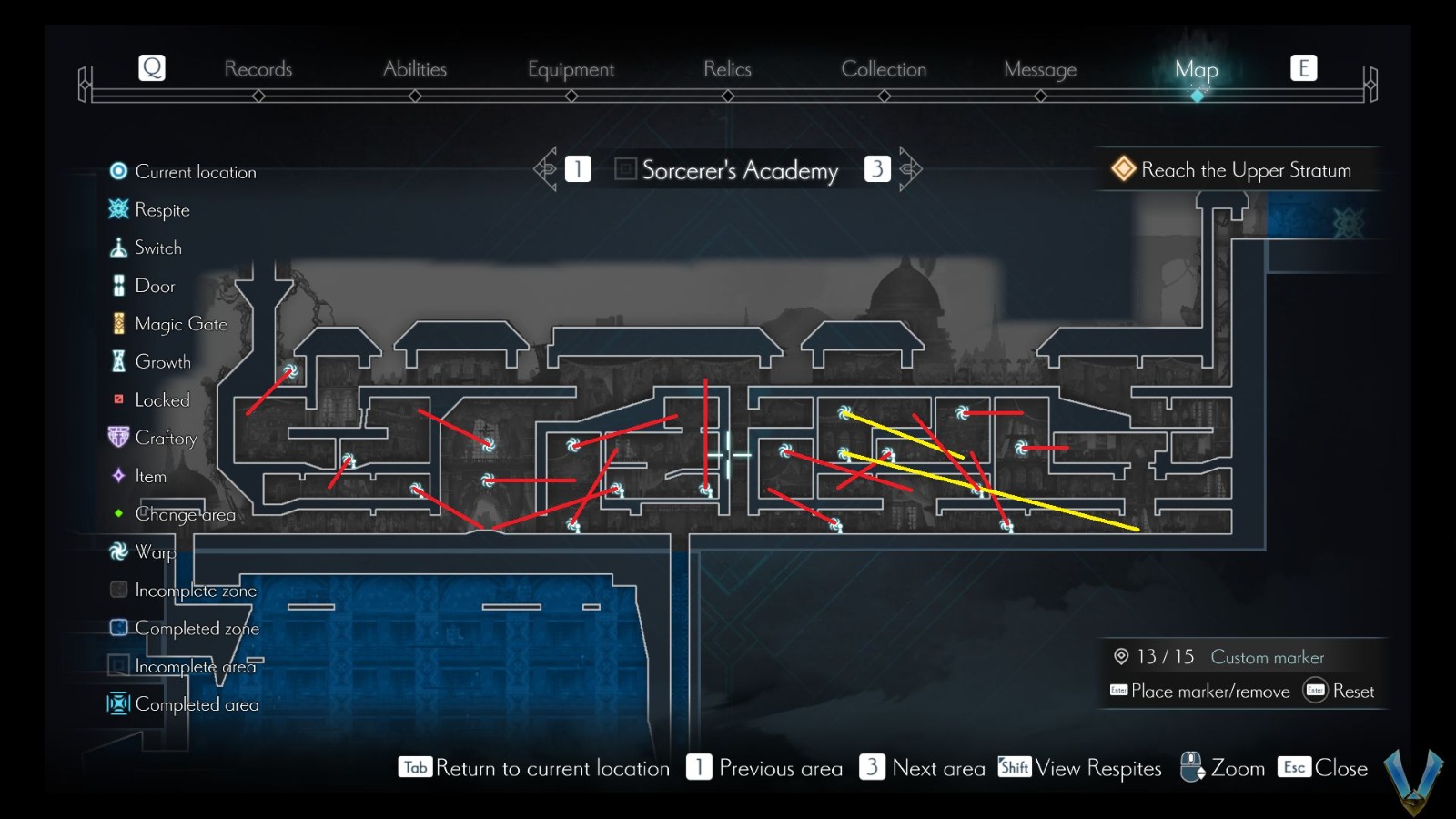1456x819 pixels.
Task: Click the Current location icon at legend top
Action: 117,171
